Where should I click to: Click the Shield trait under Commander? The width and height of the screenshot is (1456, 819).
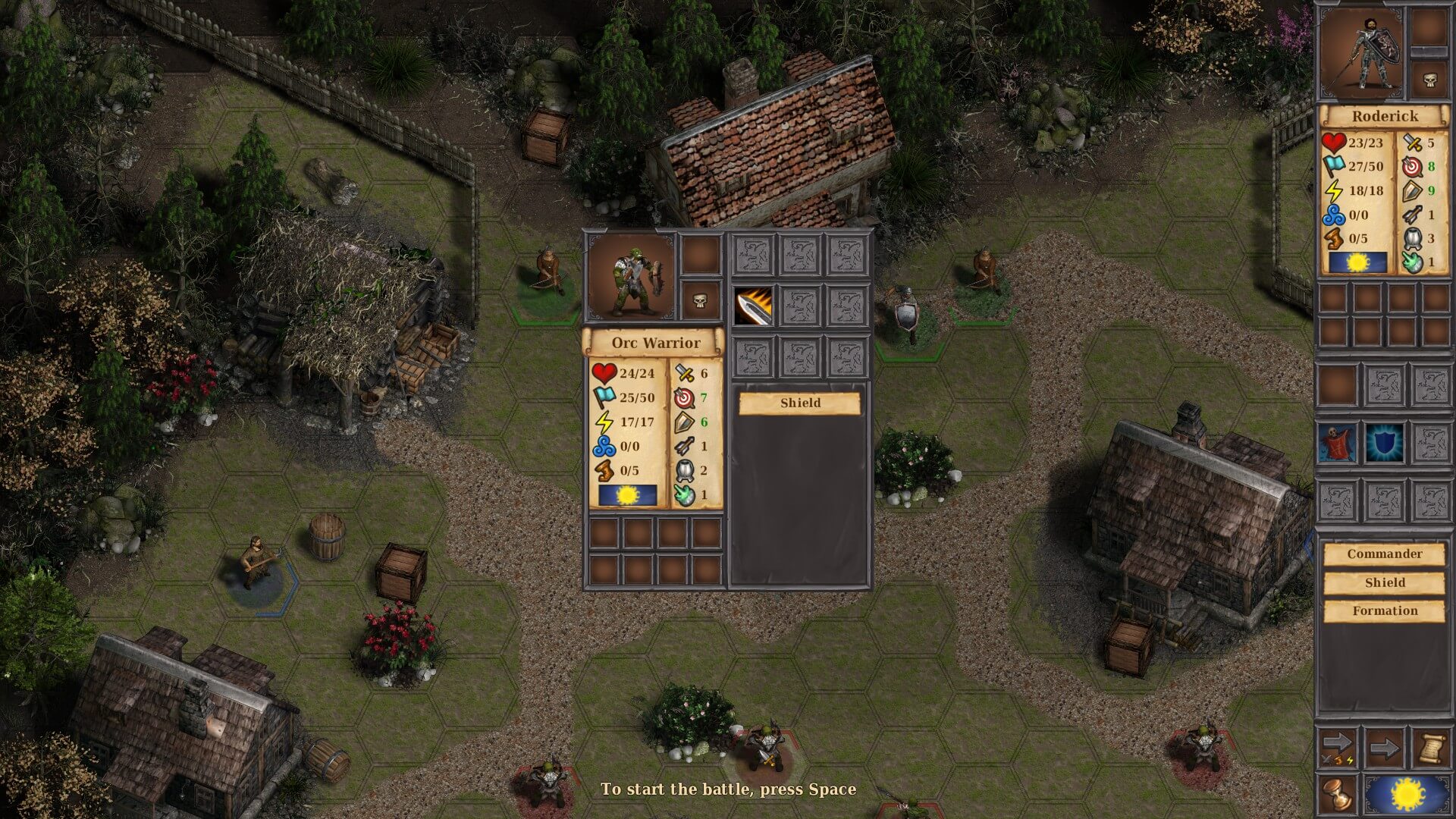coord(1384,583)
